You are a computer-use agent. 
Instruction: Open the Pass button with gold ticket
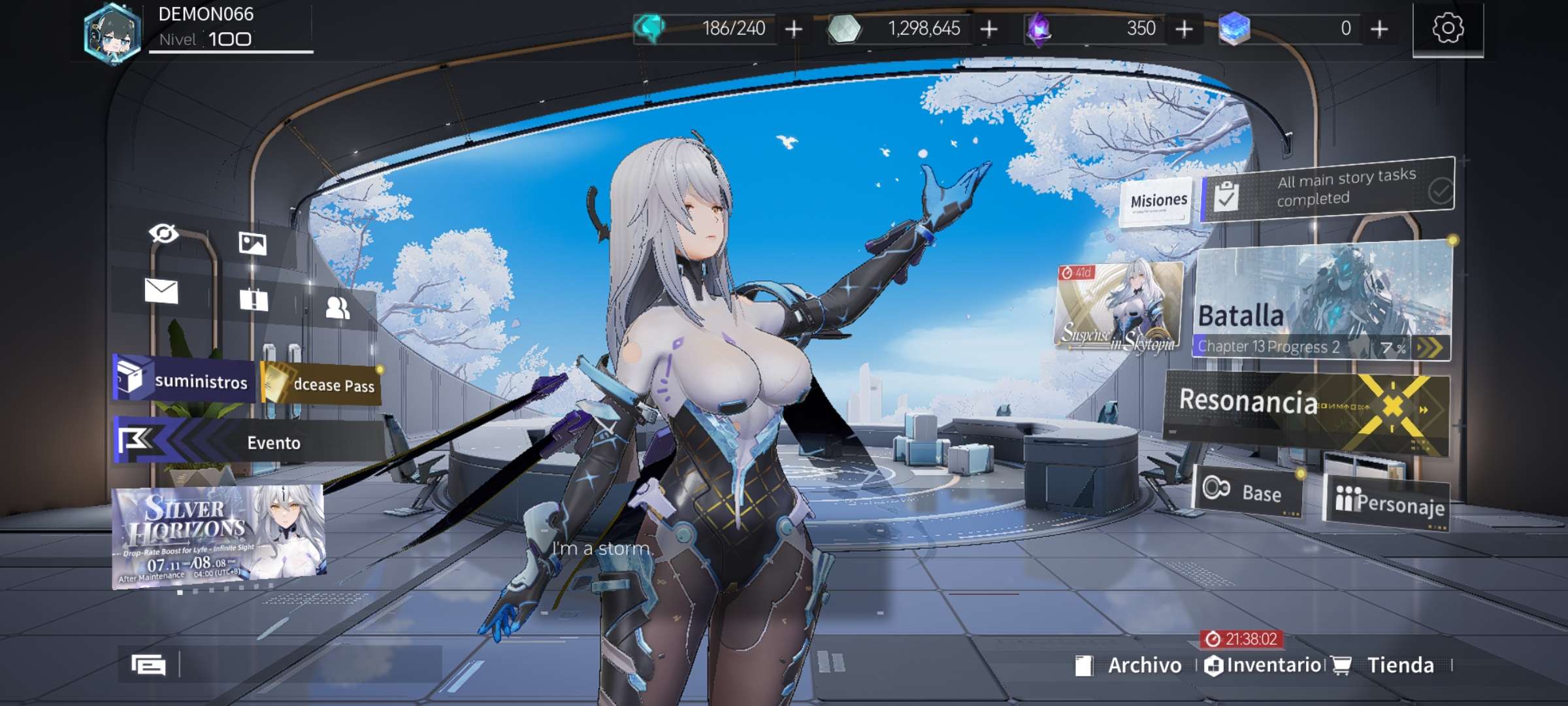coord(321,384)
